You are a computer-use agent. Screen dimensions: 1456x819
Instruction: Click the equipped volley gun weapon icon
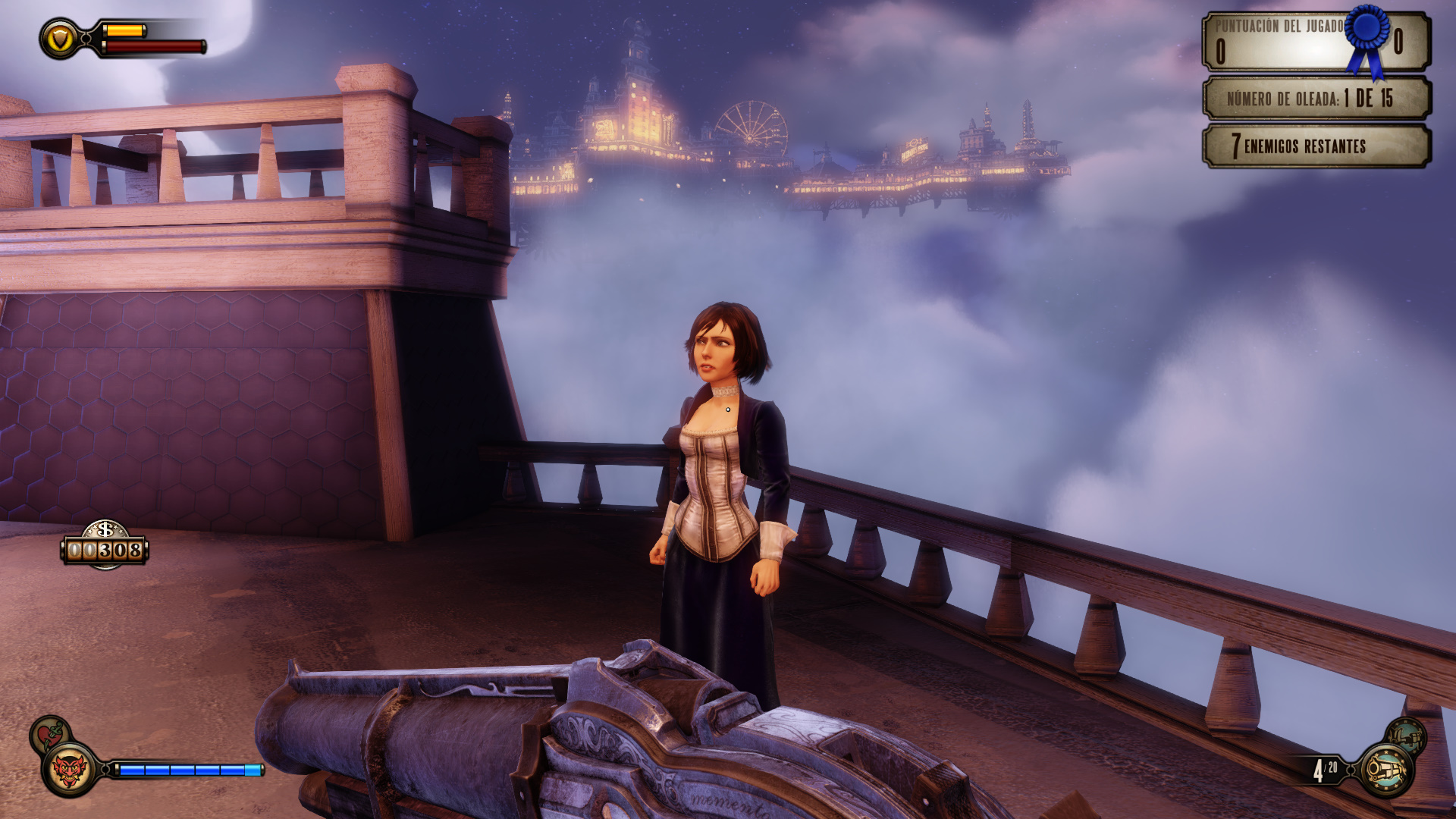pos(1385,770)
